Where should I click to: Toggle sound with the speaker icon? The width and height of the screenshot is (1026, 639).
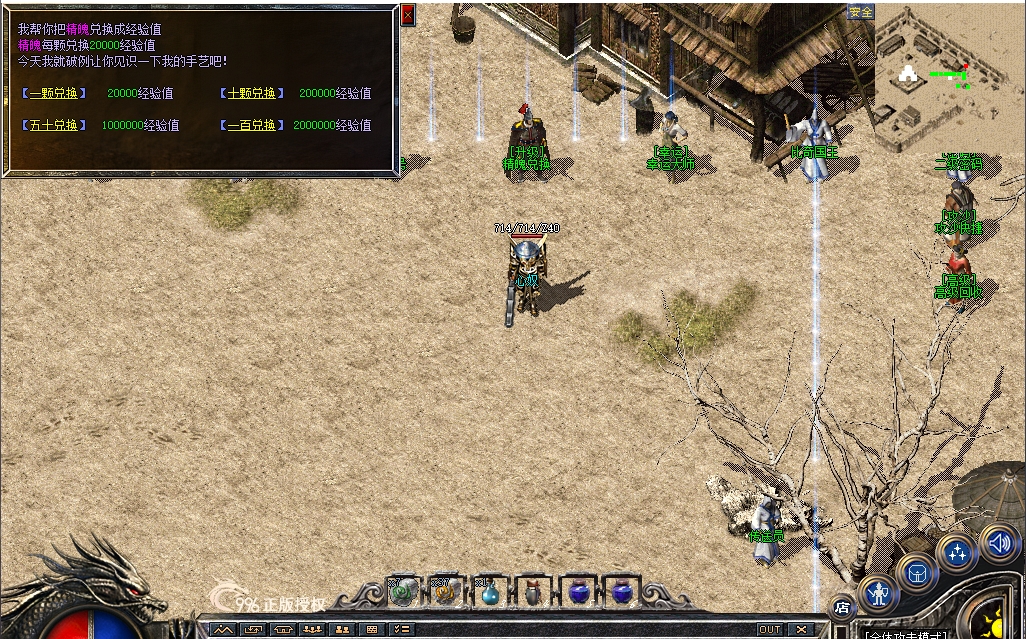(998, 542)
